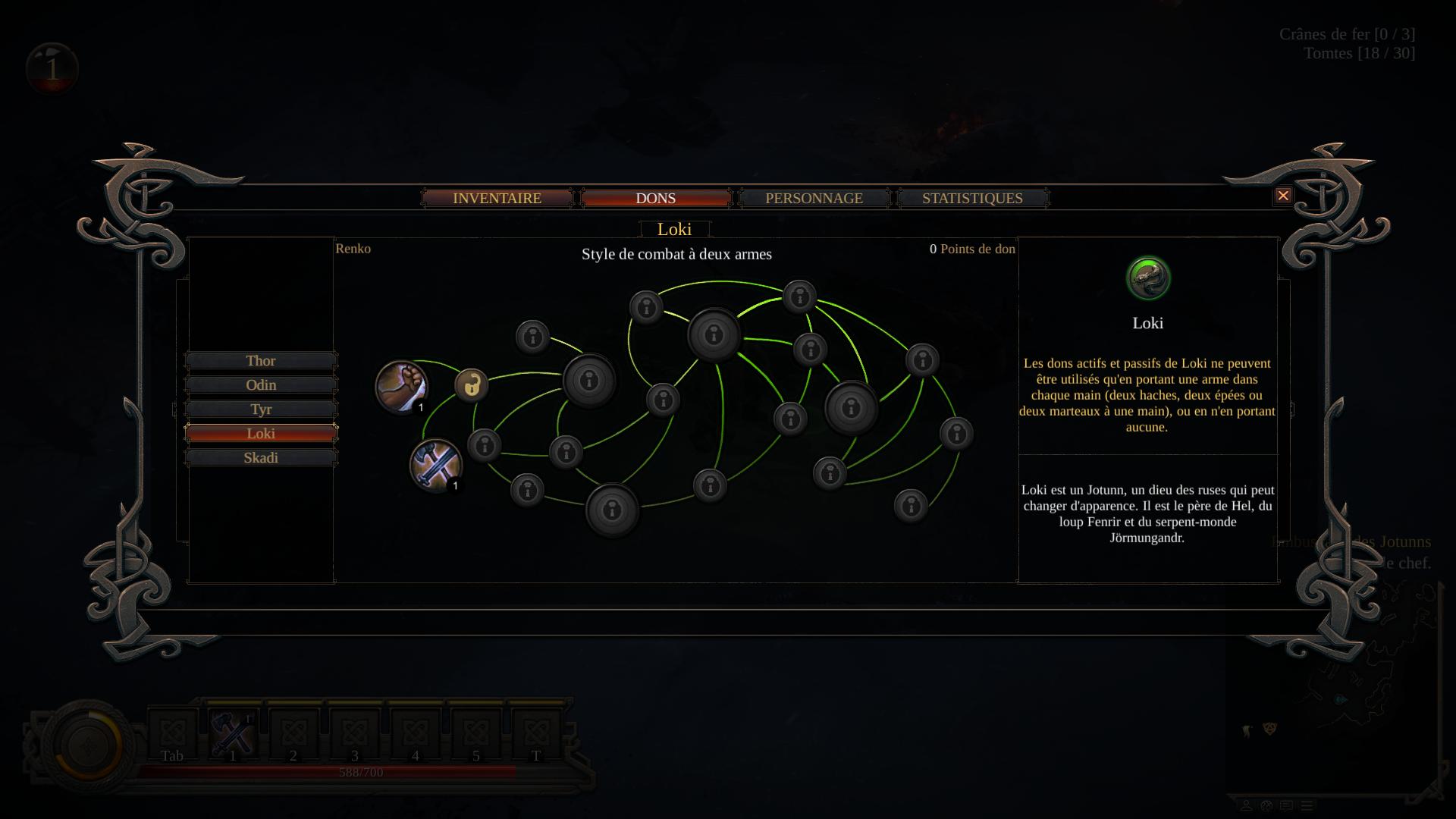Show the Personnage tab

point(814,198)
